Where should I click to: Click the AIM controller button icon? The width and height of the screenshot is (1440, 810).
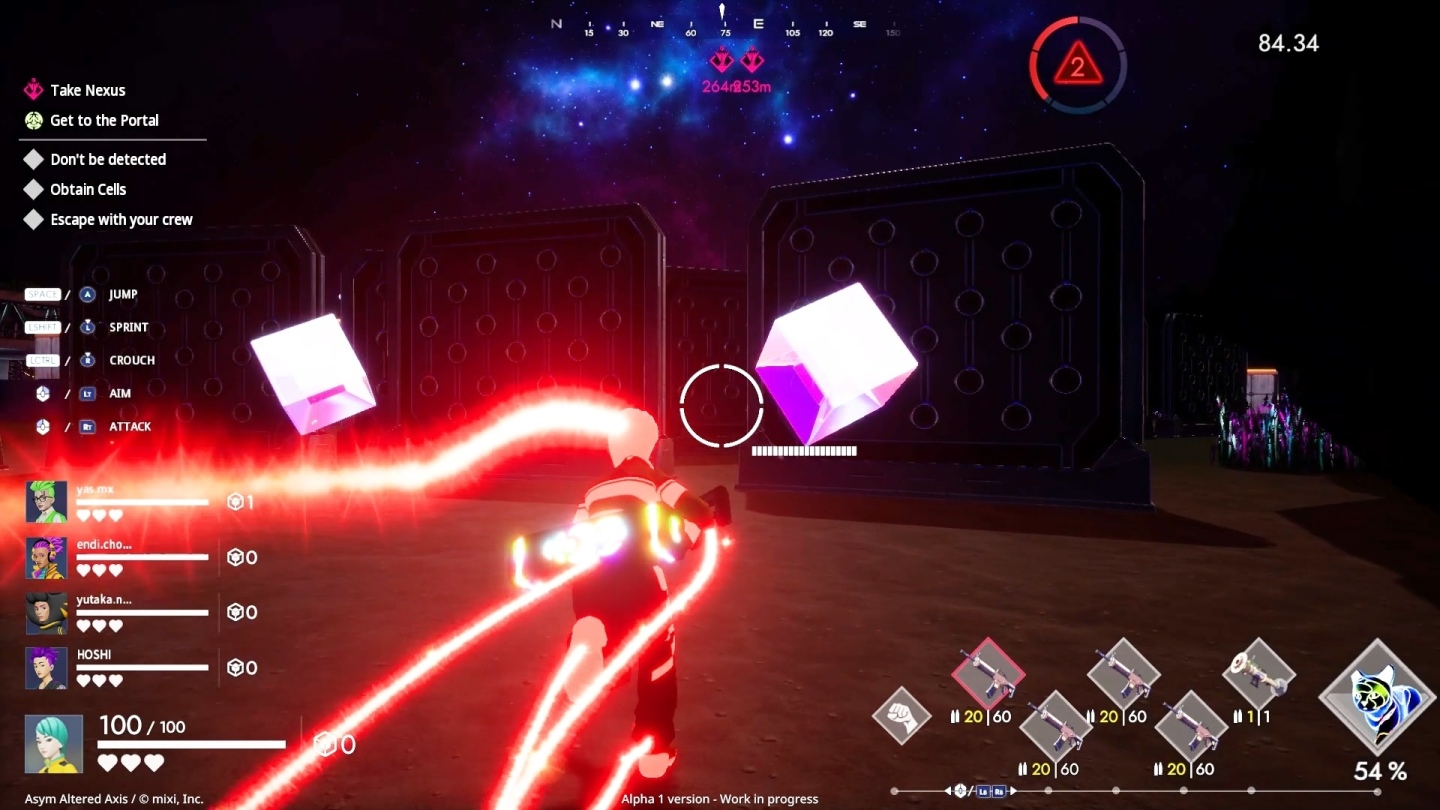click(x=85, y=393)
